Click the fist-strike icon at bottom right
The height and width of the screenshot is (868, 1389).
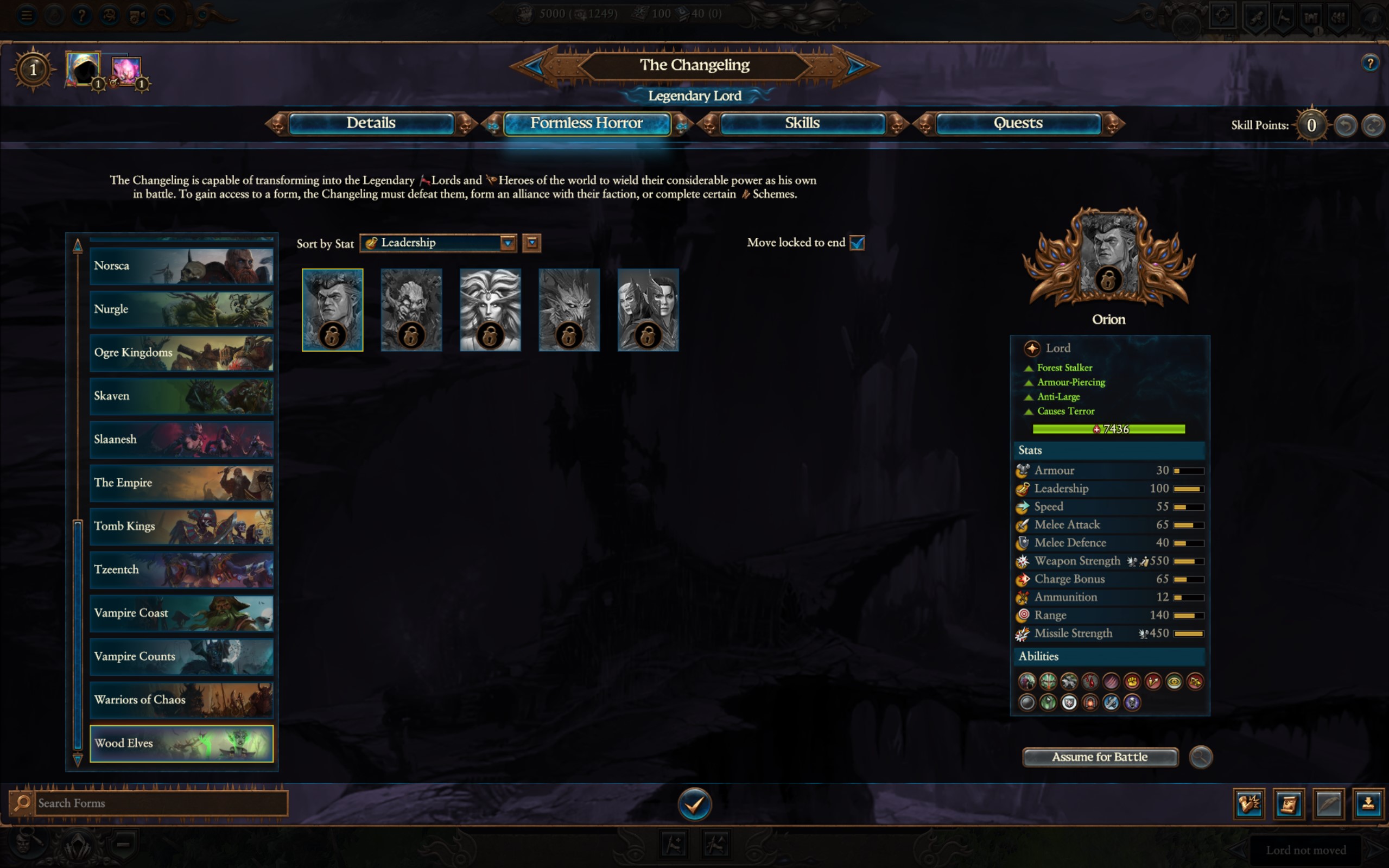pos(1250,804)
